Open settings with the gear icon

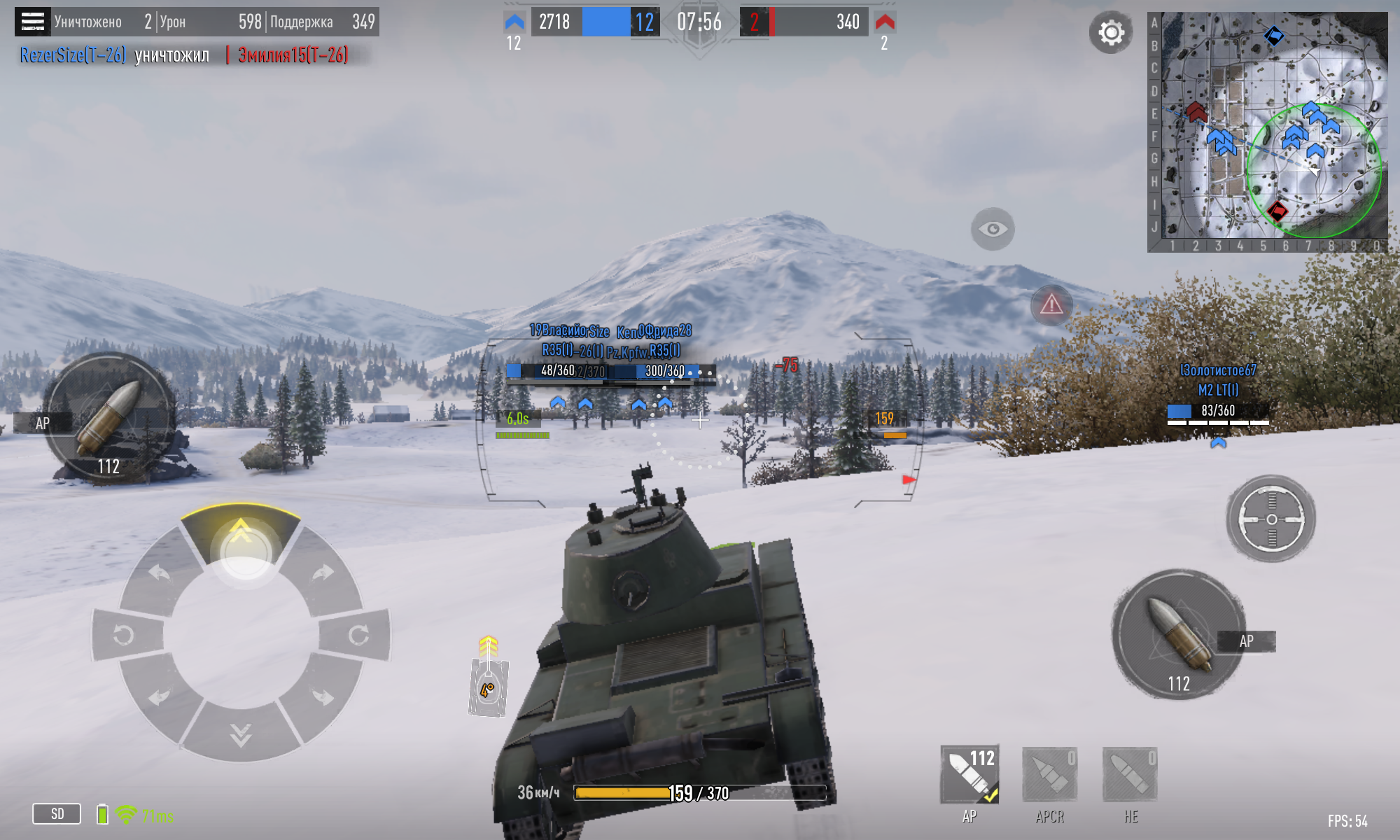pyautogui.click(x=1111, y=32)
